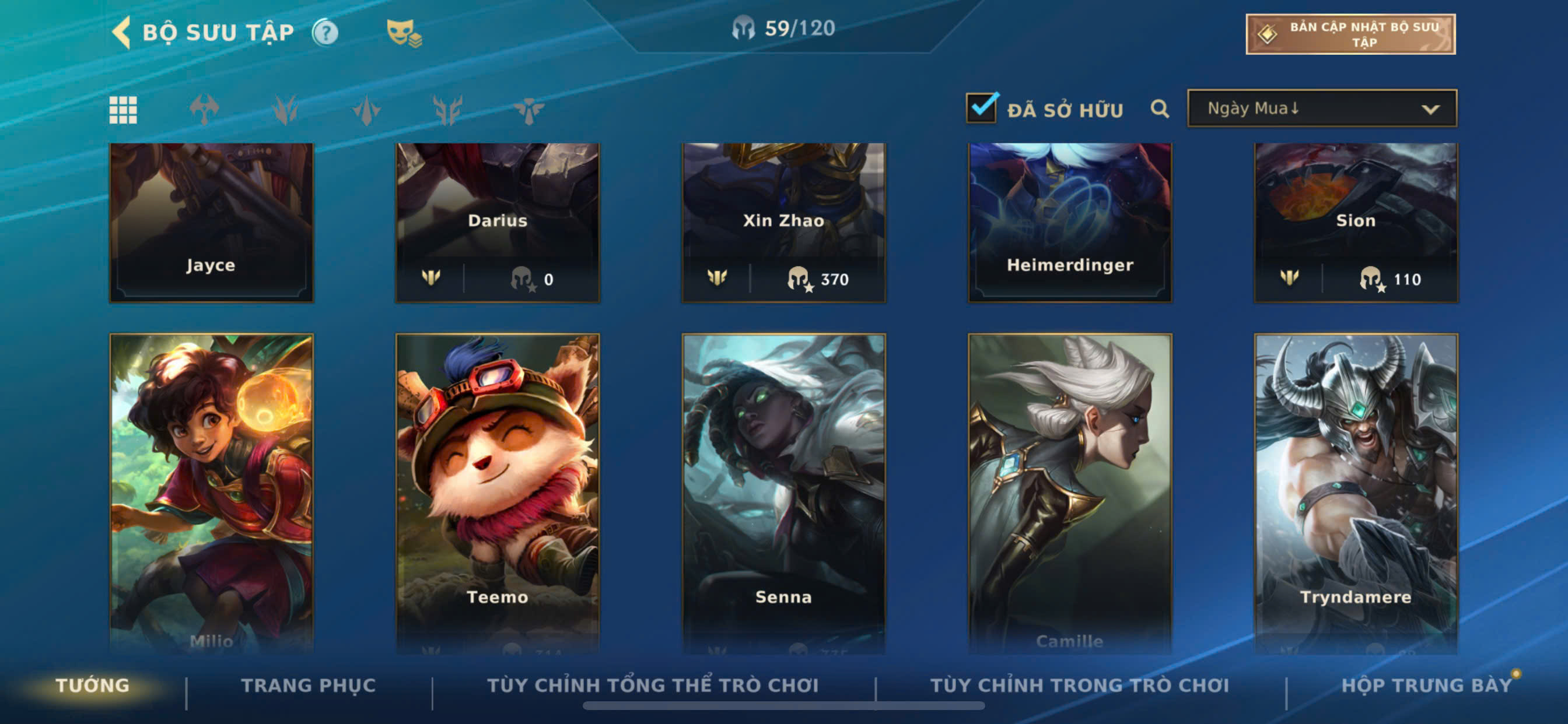Toggle the Đã Sở Hữu checkbox
The height and width of the screenshot is (724, 1568).
[x=981, y=108]
